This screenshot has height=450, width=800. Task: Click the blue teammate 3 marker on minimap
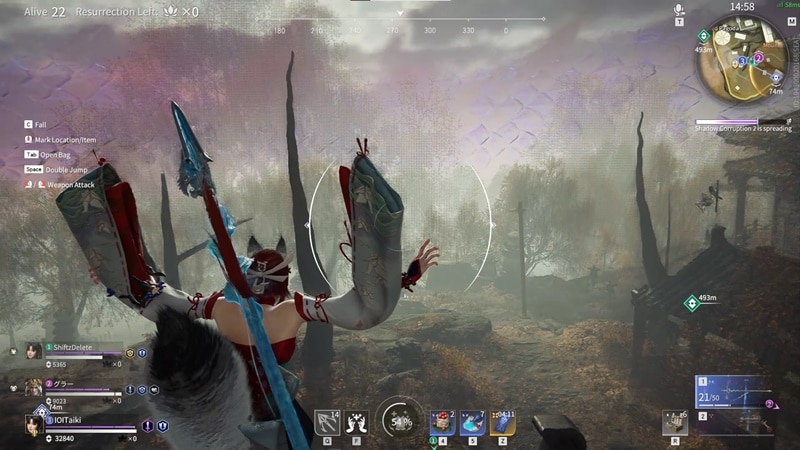coord(744,61)
